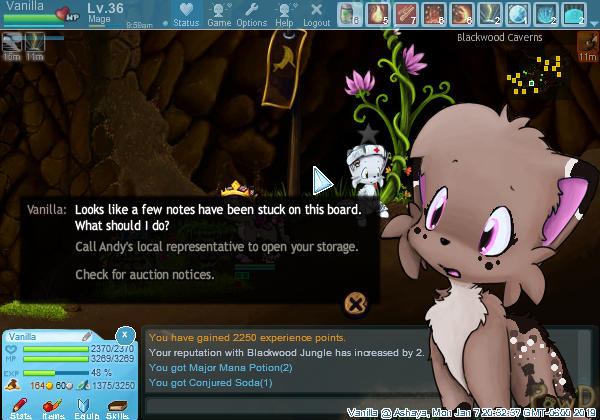Close the notice board dialogue
Screen dimensions: 600x420
click(353, 303)
